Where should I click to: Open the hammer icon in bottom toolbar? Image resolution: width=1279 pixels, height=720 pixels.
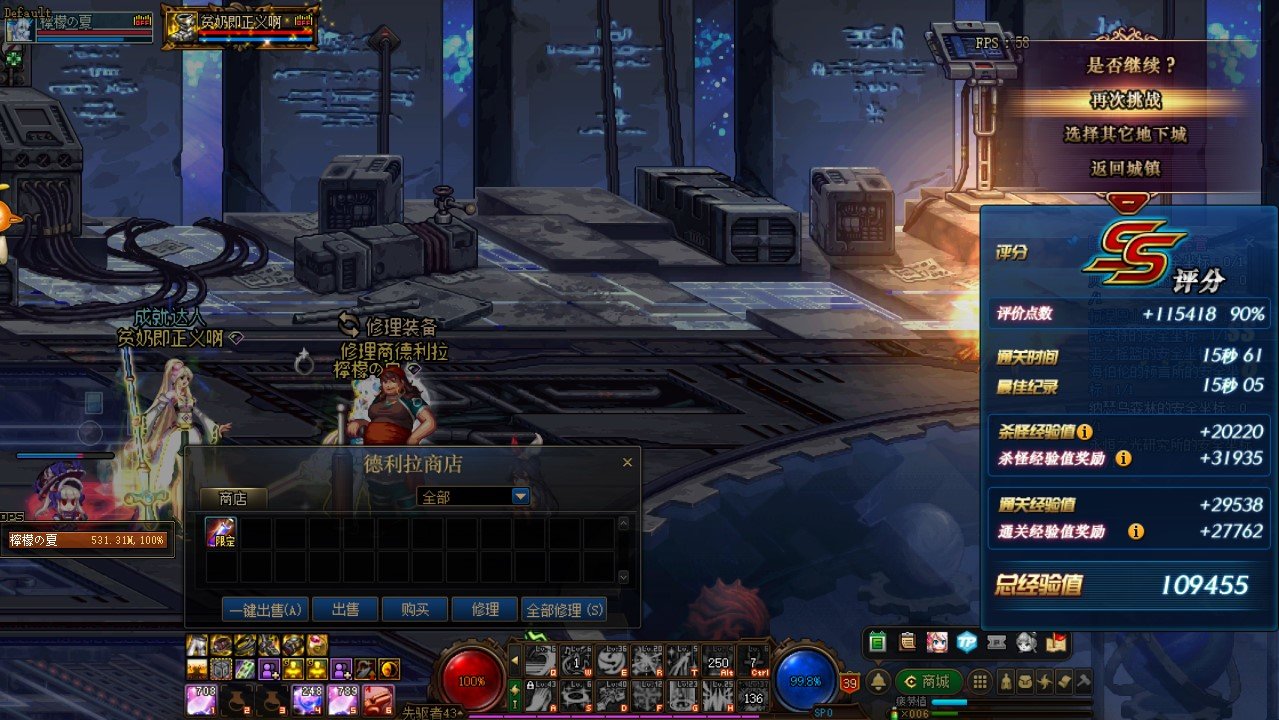(x=1082, y=682)
